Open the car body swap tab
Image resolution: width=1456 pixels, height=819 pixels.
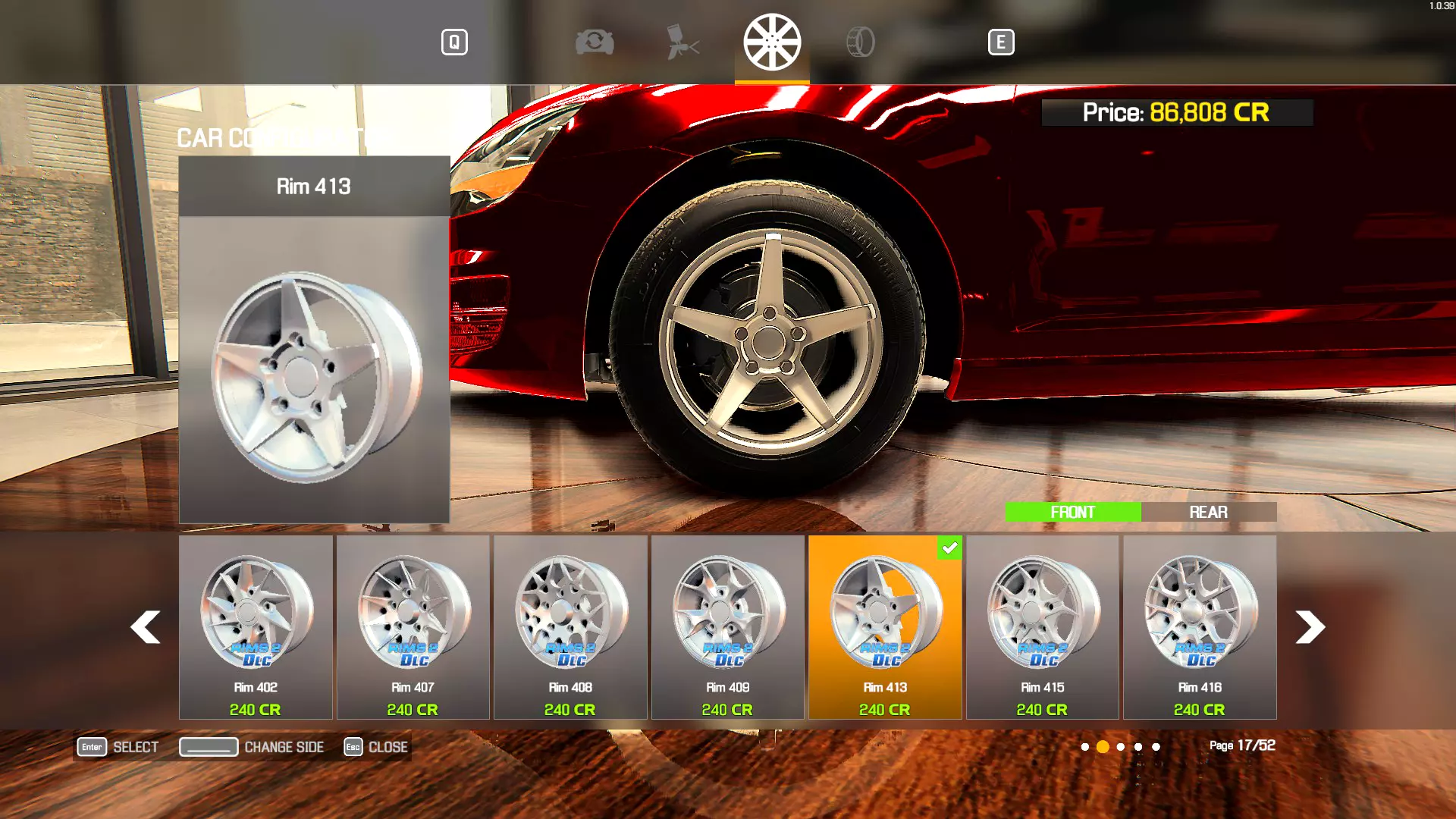point(595,42)
